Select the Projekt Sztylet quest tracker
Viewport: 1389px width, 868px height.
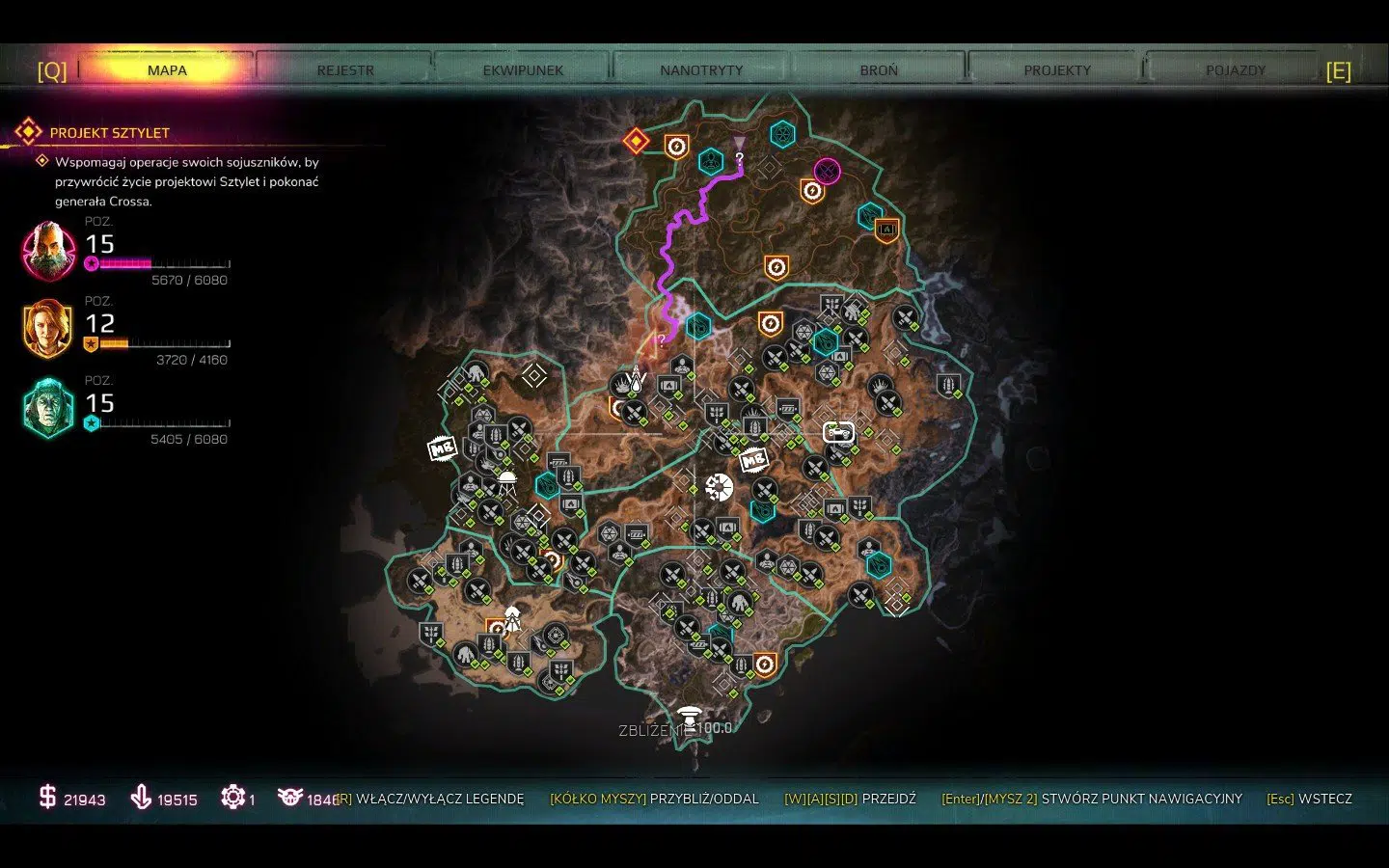coord(109,133)
